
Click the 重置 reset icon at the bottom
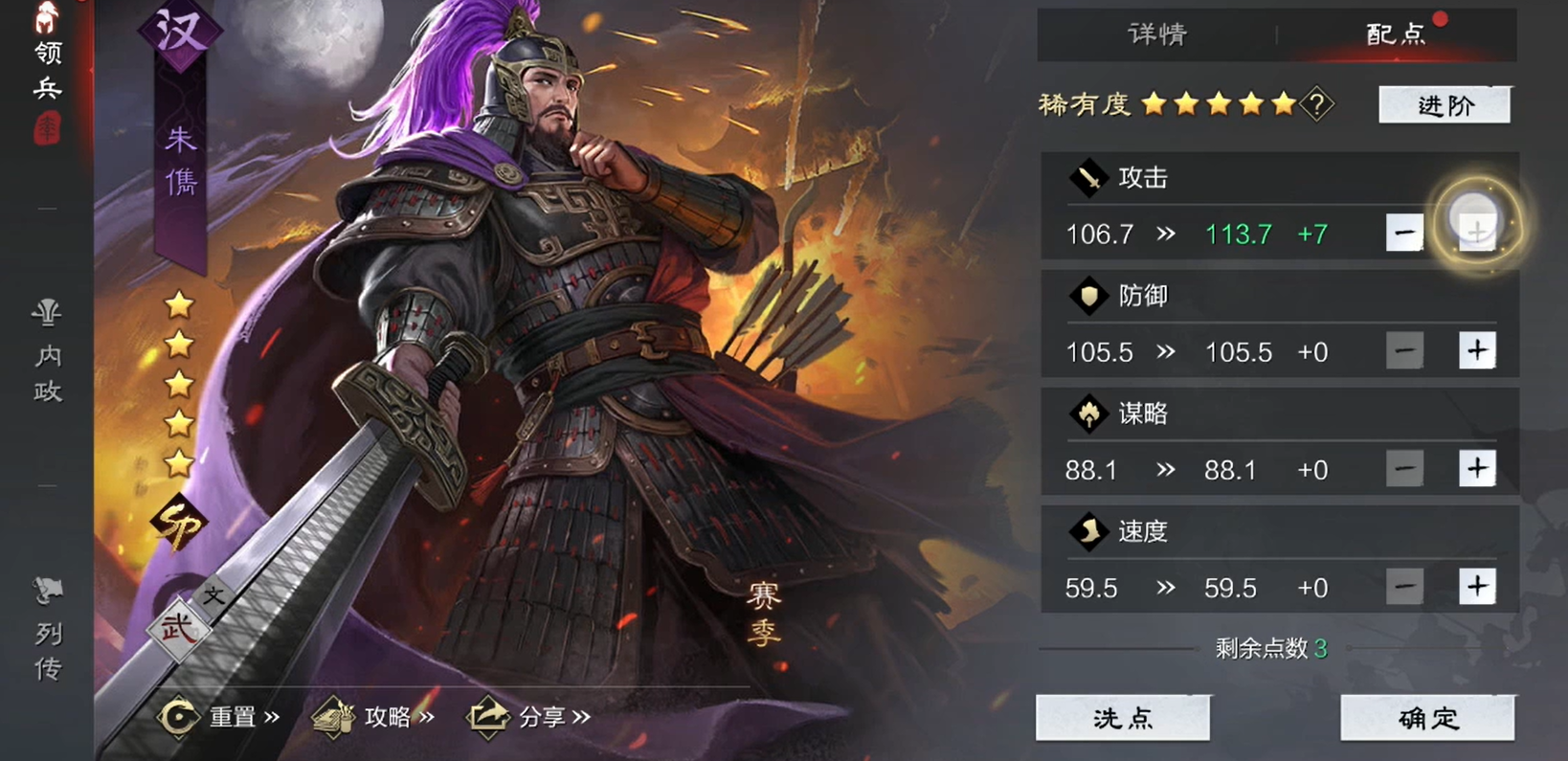[x=180, y=716]
